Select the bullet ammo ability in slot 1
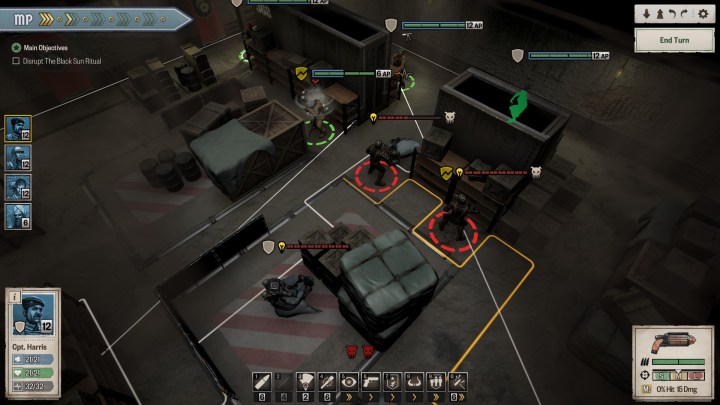720x405 pixels. pyautogui.click(x=262, y=380)
